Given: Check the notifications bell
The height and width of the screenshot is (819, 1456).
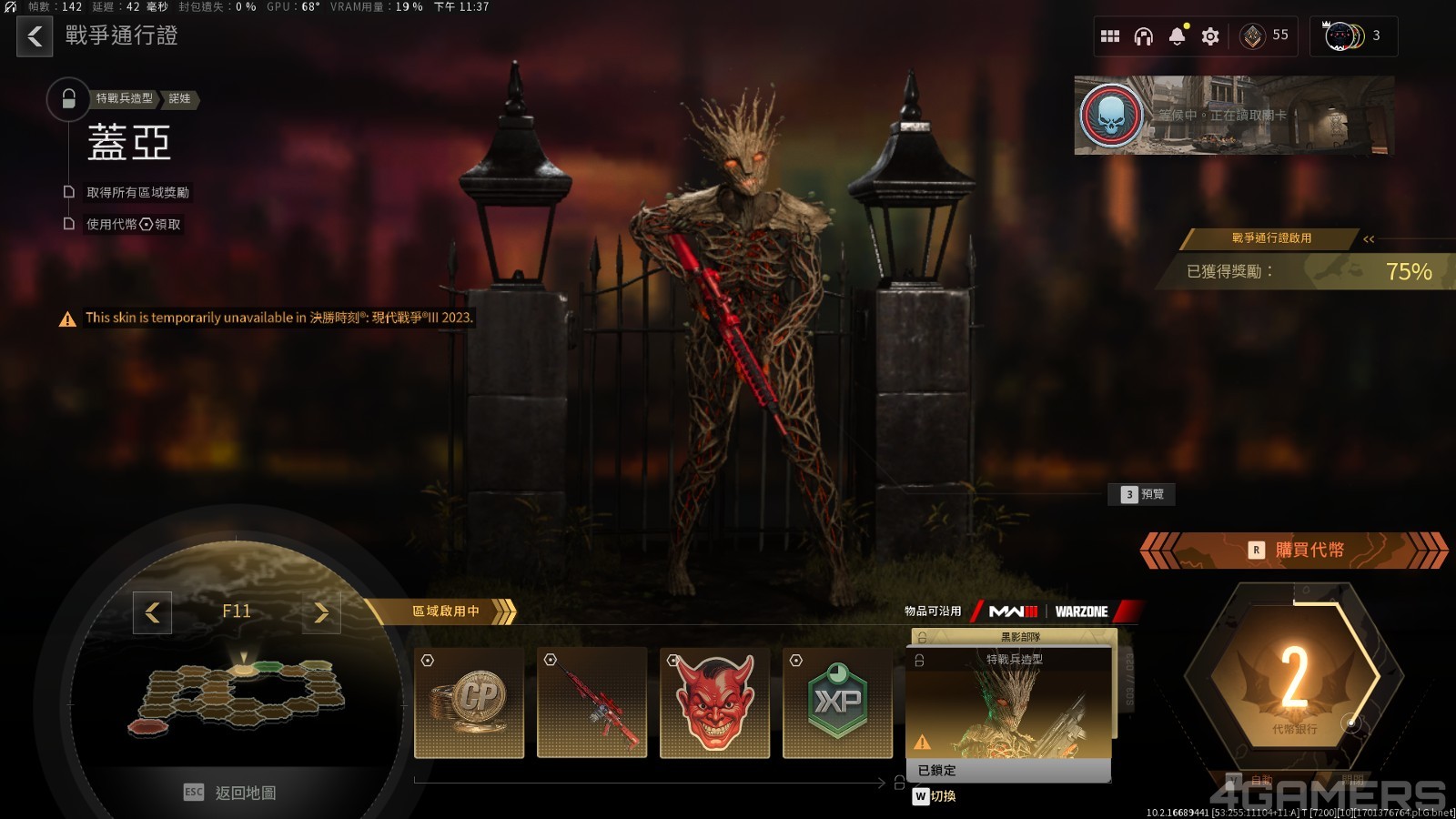Looking at the screenshot, I should tap(1178, 36).
